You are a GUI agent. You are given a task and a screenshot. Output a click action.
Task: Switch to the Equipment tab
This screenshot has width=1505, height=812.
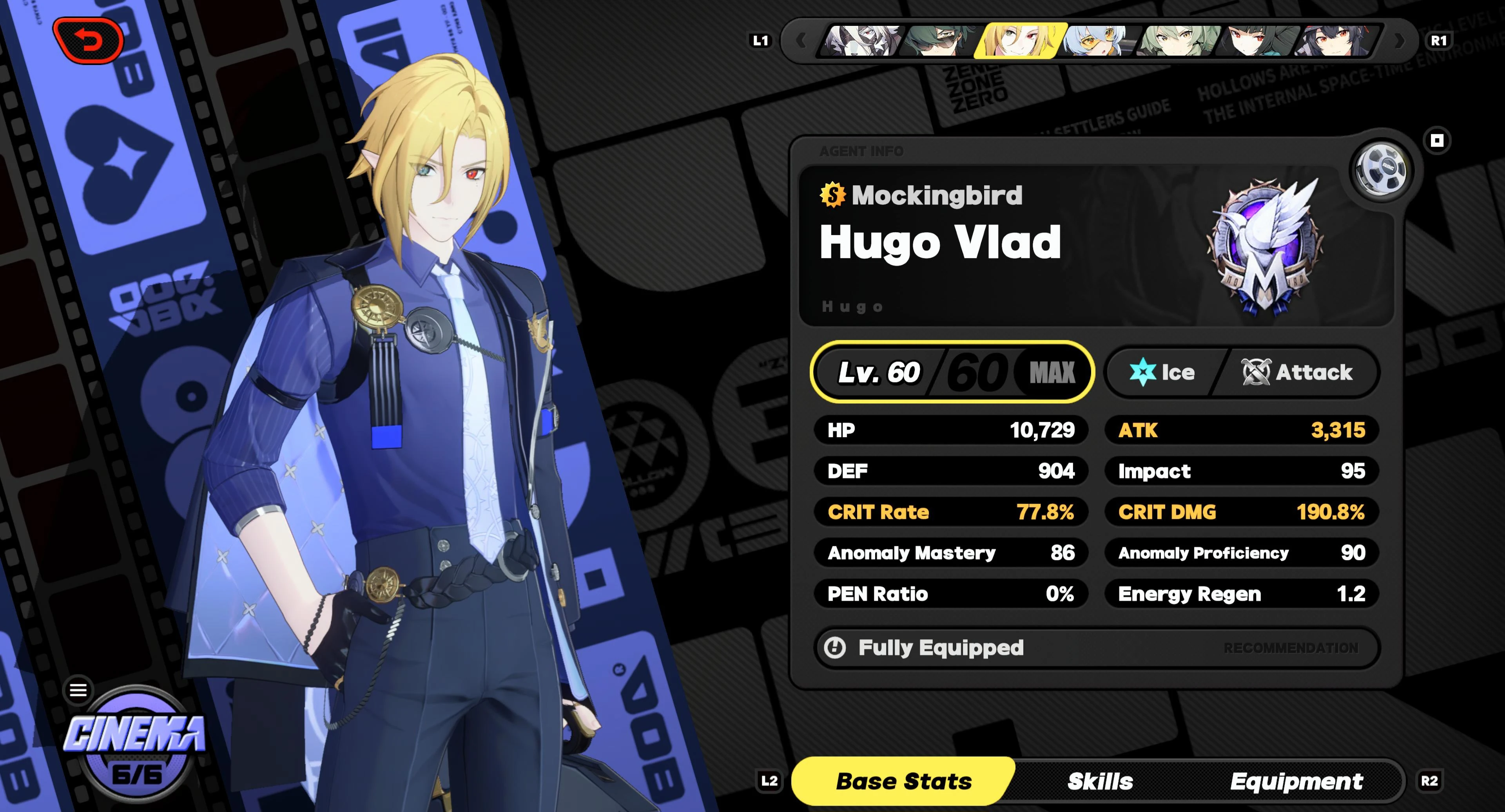point(1296,781)
